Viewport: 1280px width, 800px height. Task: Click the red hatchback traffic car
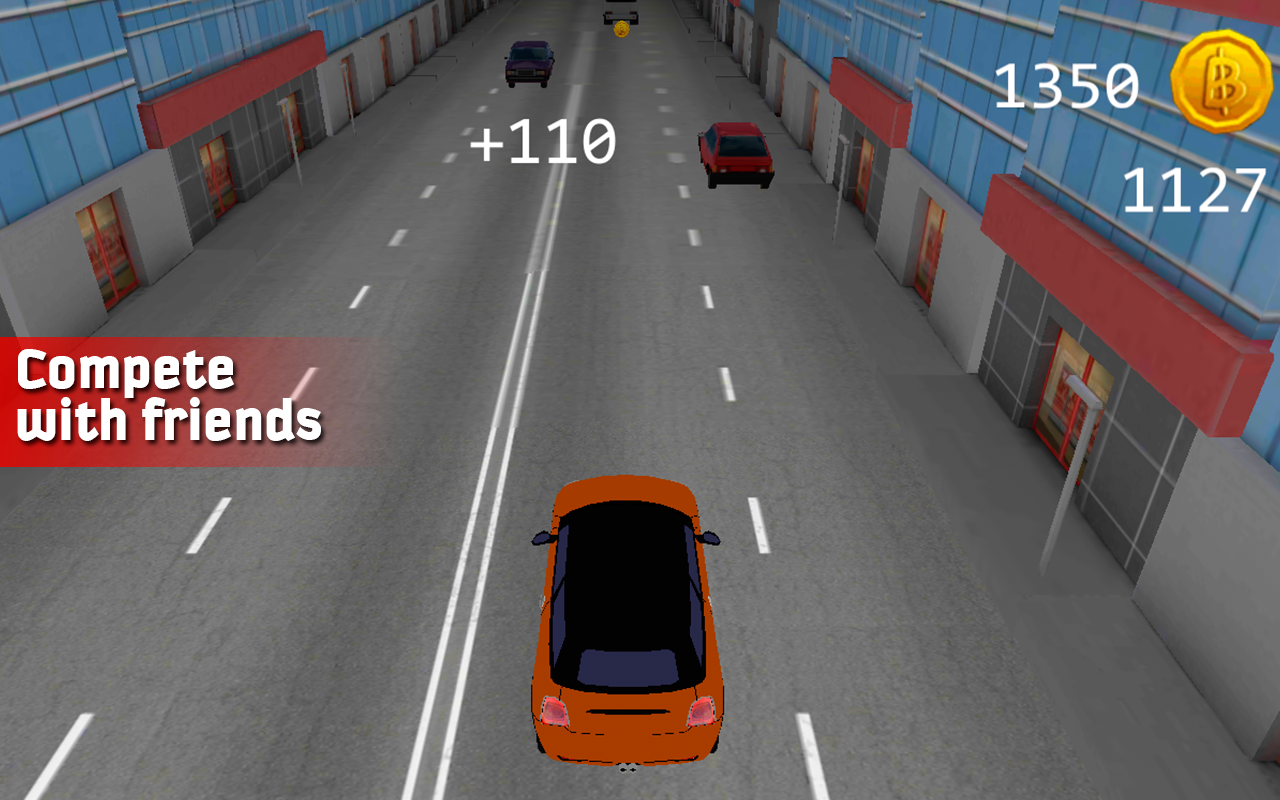click(x=738, y=152)
